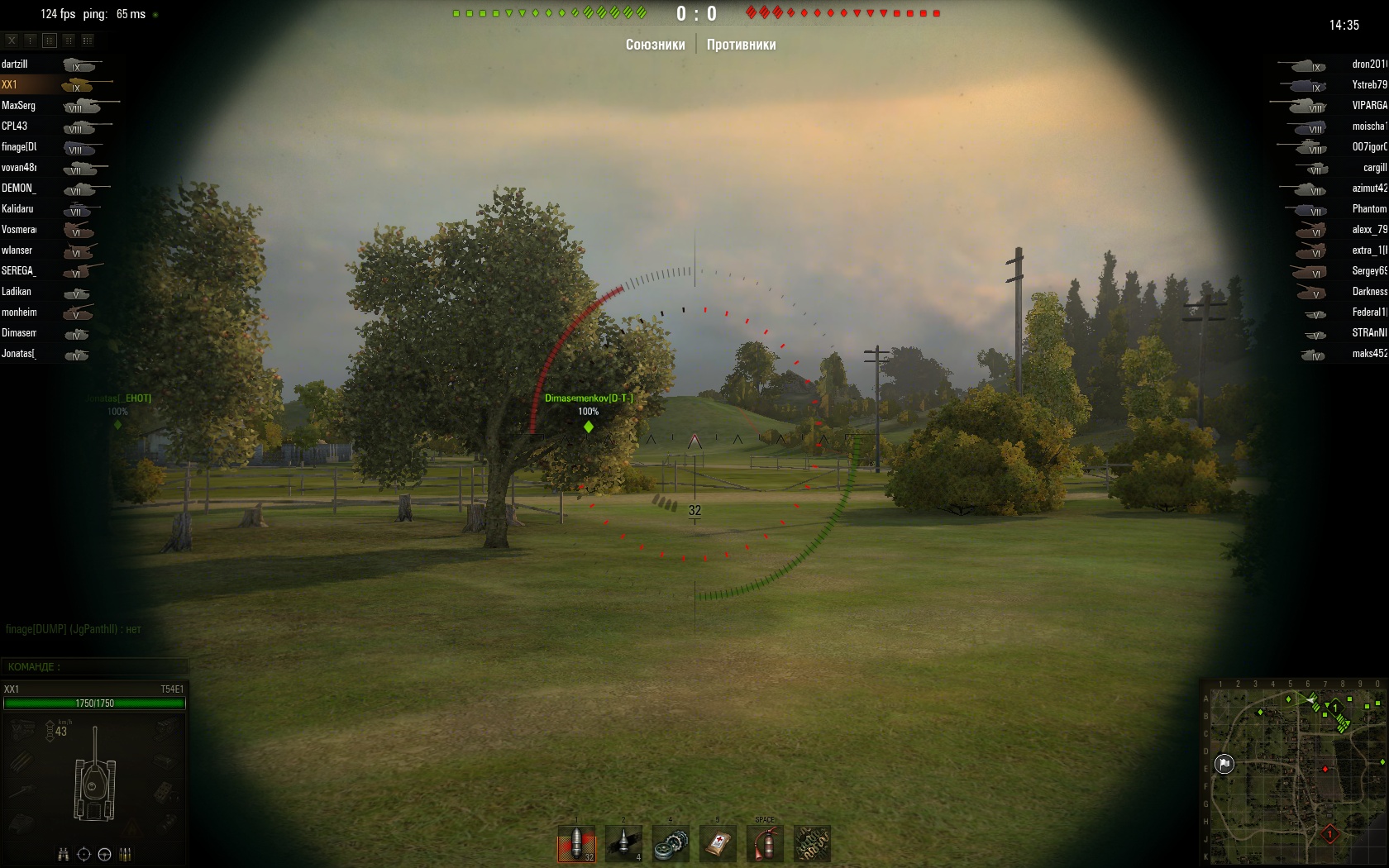Click the loader shells crew icon
The image size is (1389, 868).
(126, 855)
